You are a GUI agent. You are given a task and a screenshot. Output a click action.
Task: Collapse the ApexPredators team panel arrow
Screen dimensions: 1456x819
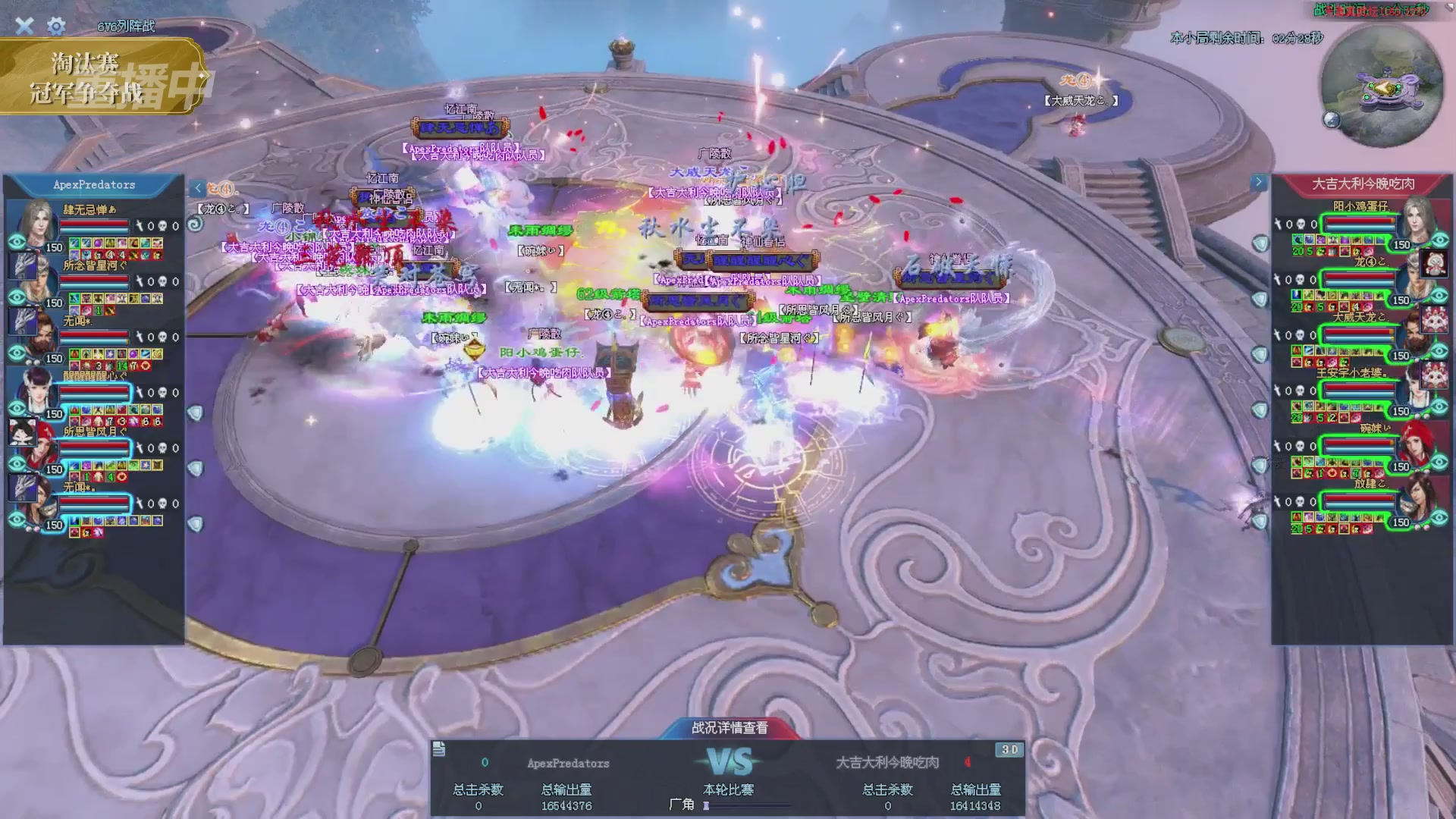tap(198, 188)
